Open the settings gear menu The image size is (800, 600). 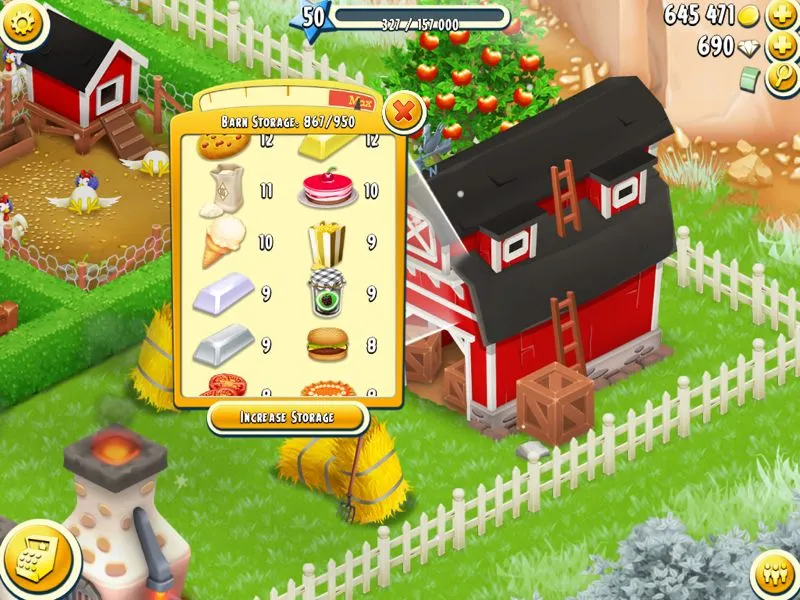(26, 23)
